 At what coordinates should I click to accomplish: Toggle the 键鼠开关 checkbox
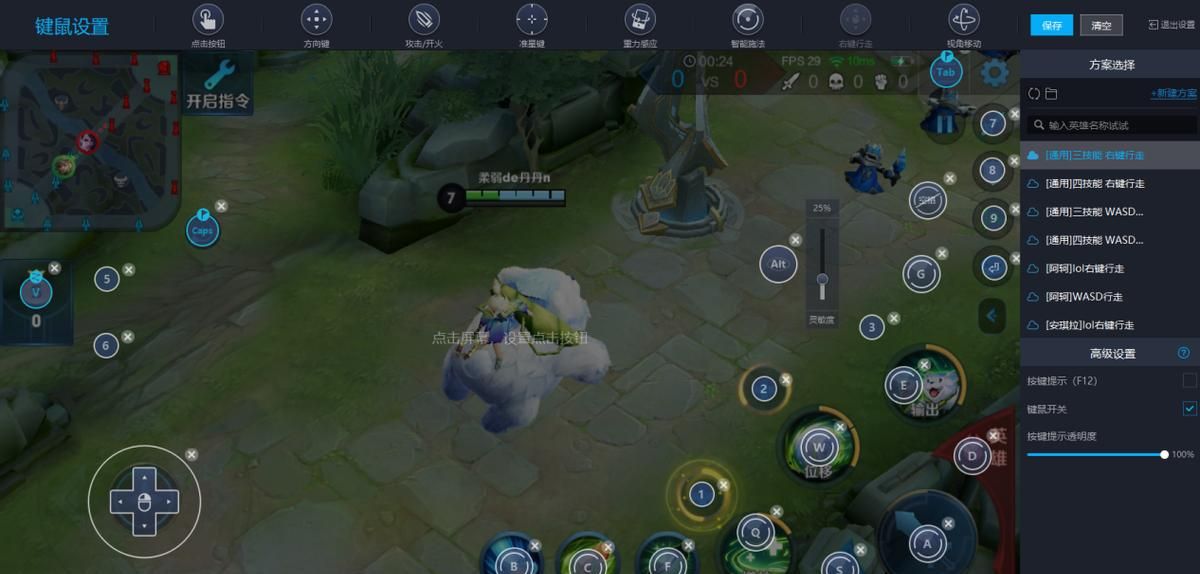1189,409
